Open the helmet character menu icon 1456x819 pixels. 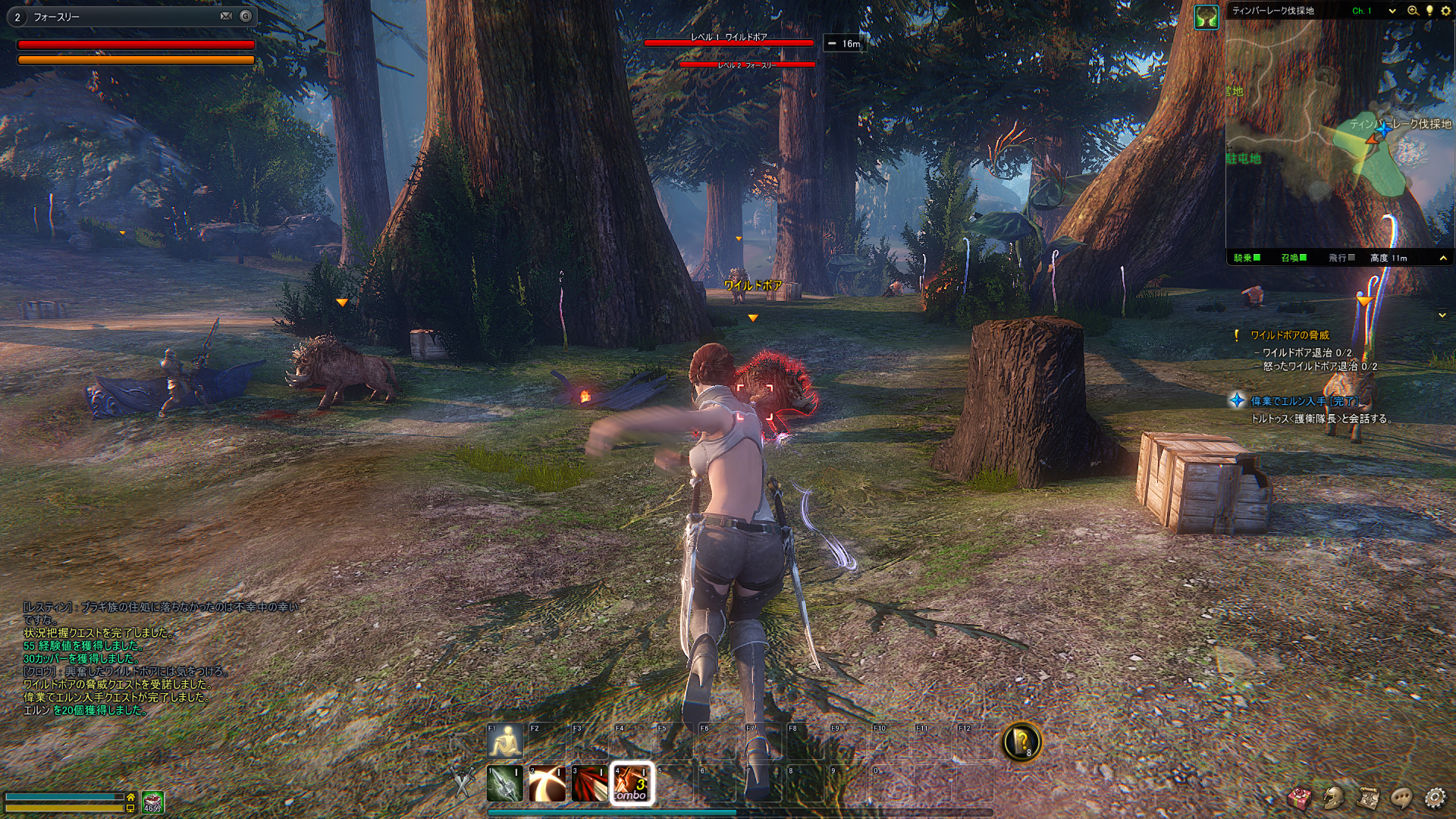1334,797
